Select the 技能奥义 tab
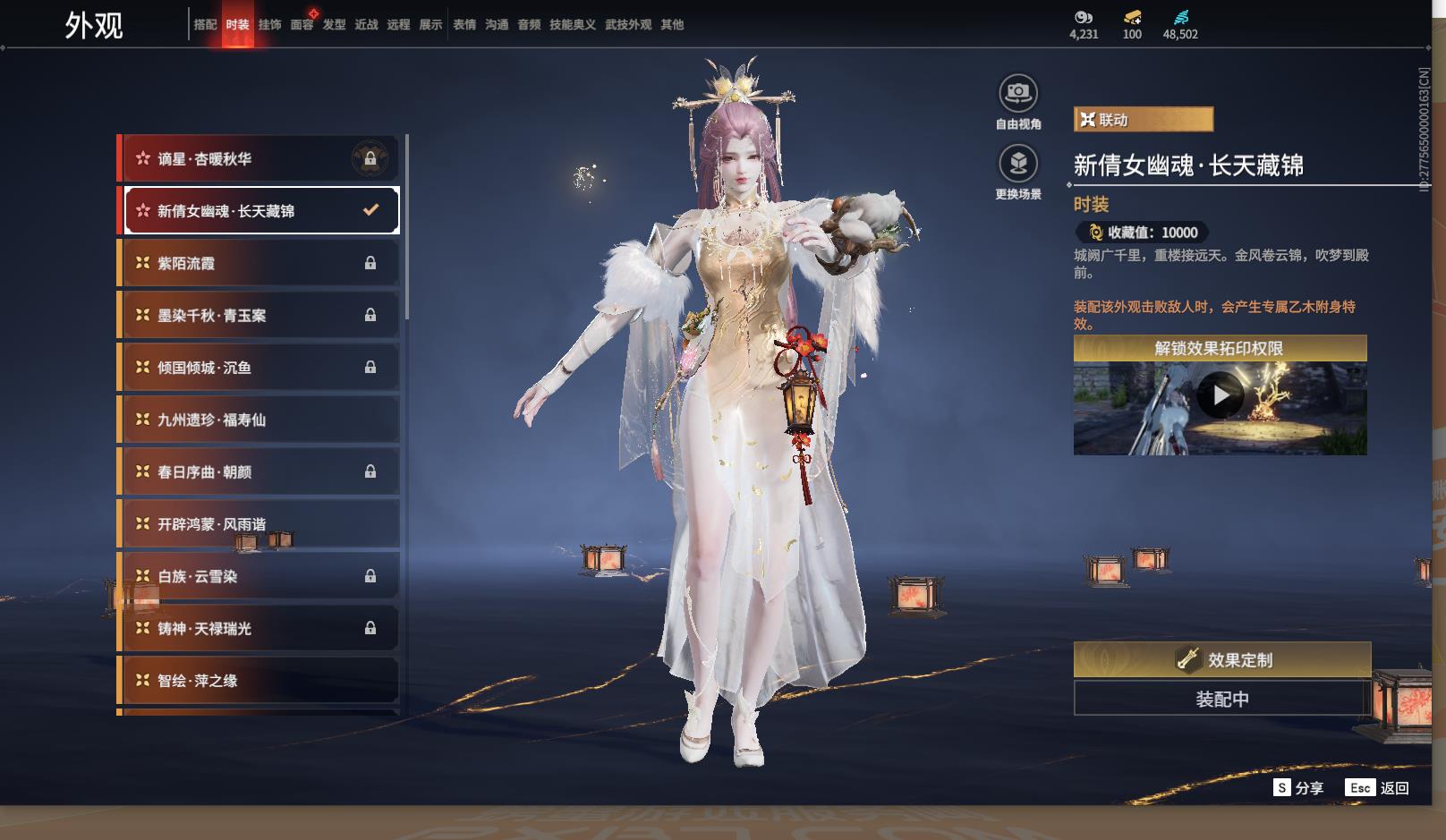Image resolution: width=1446 pixels, height=840 pixels. [572, 25]
